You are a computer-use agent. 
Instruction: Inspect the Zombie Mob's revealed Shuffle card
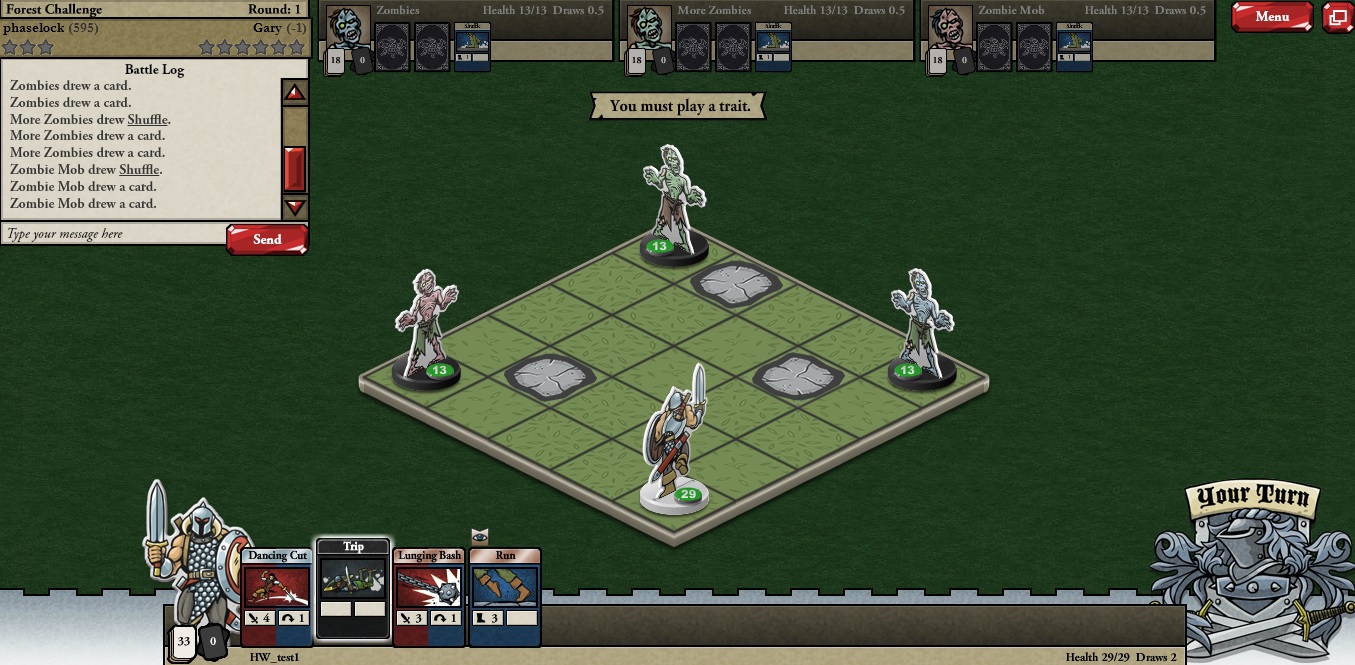point(1074,46)
